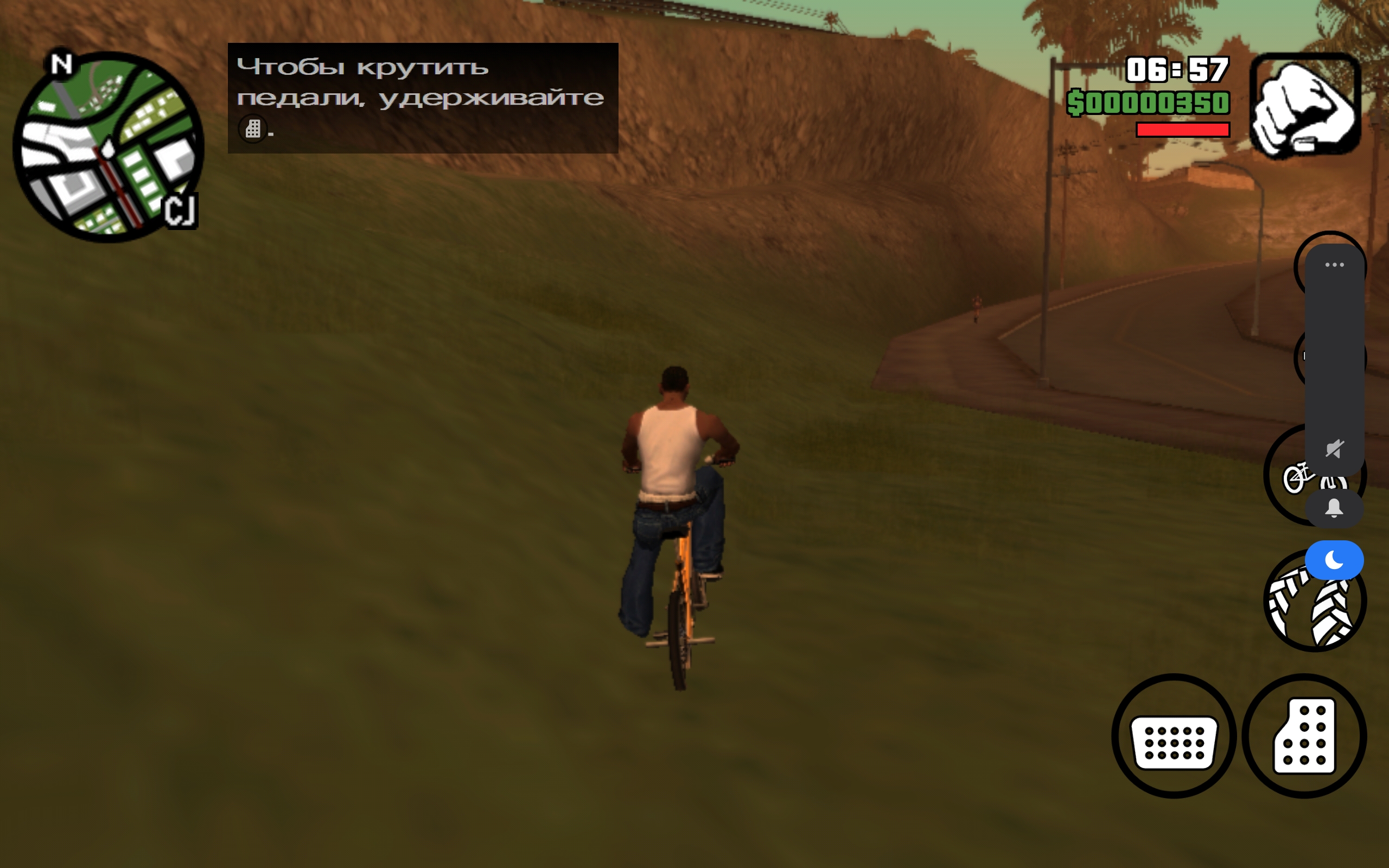Screen dimensions: 1389x868
Task: Tap the fist weapon icon
Action: [x=1305, y=106]
